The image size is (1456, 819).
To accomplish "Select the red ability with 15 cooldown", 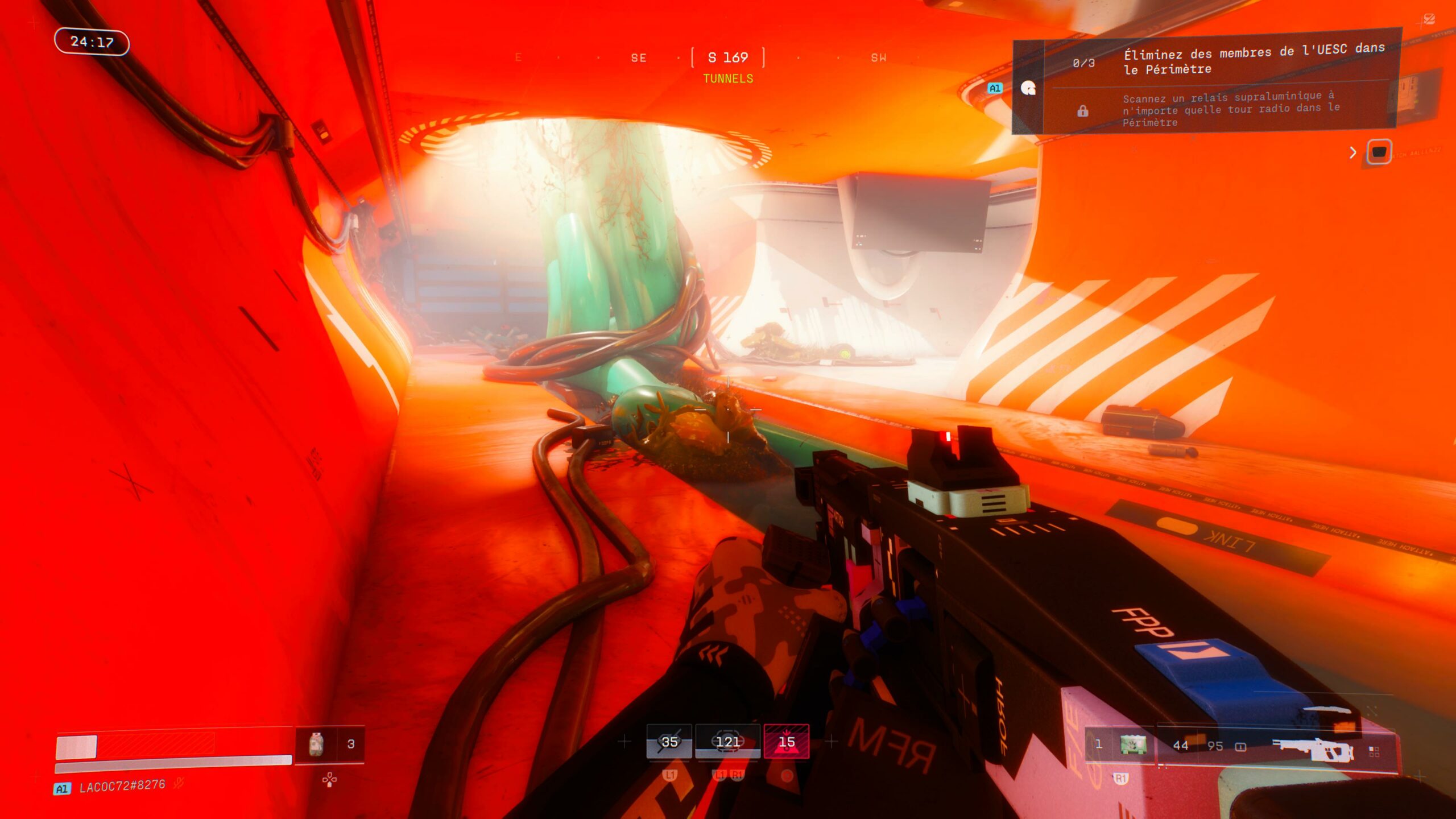I will coord(786,741).
